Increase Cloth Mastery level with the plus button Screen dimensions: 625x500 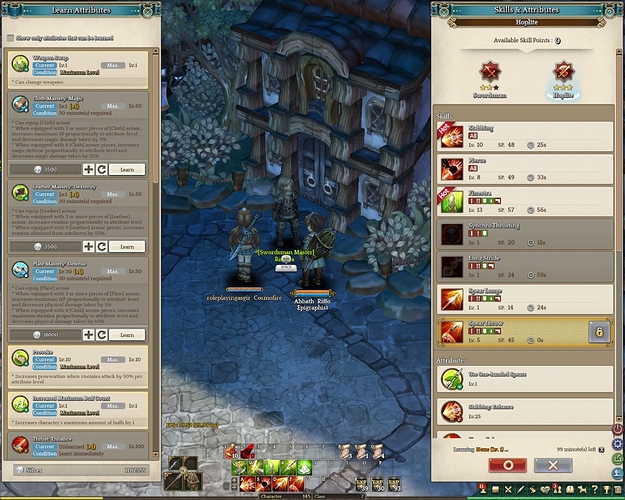pyautogui.click(x=88, y=170)
